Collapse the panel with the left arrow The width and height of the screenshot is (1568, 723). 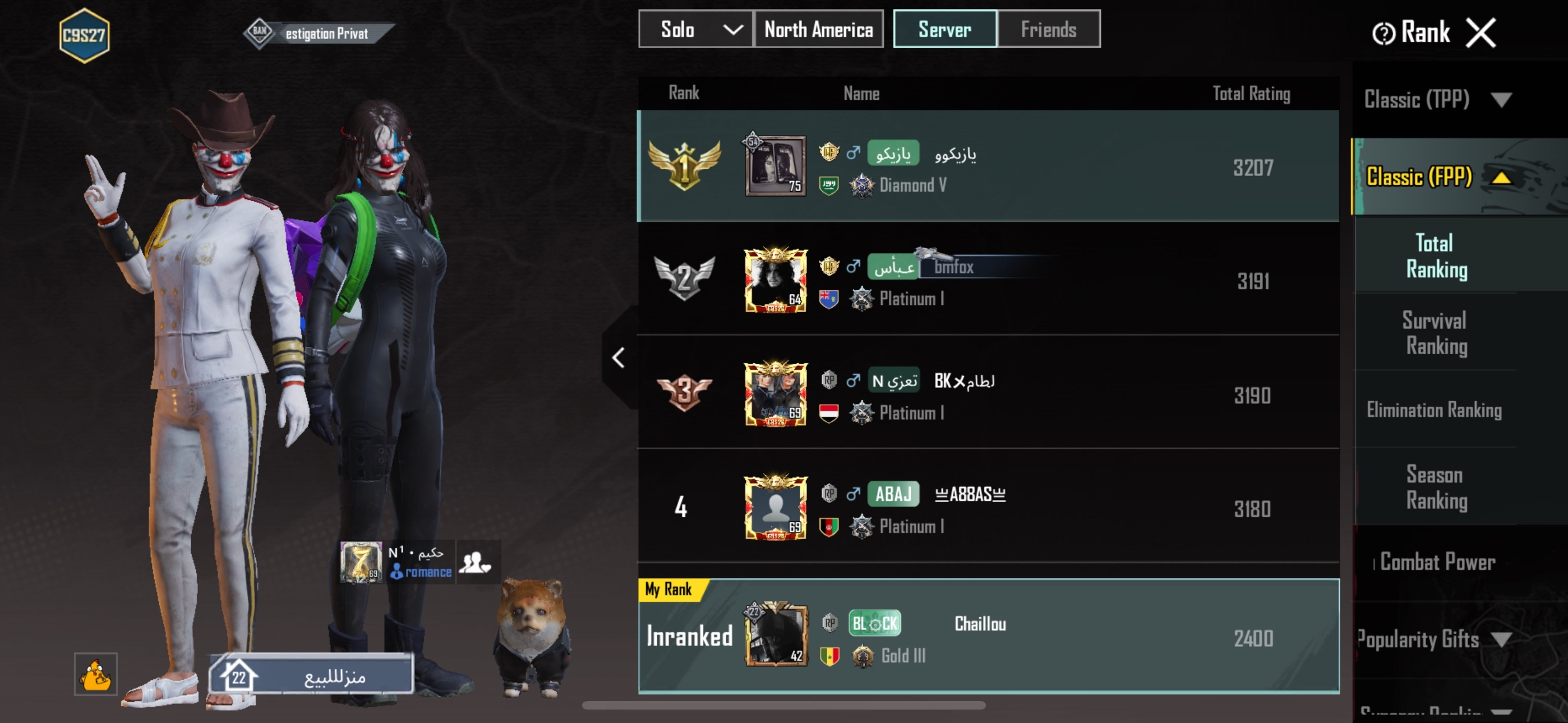pyautogui.click(x=619, y=358)
